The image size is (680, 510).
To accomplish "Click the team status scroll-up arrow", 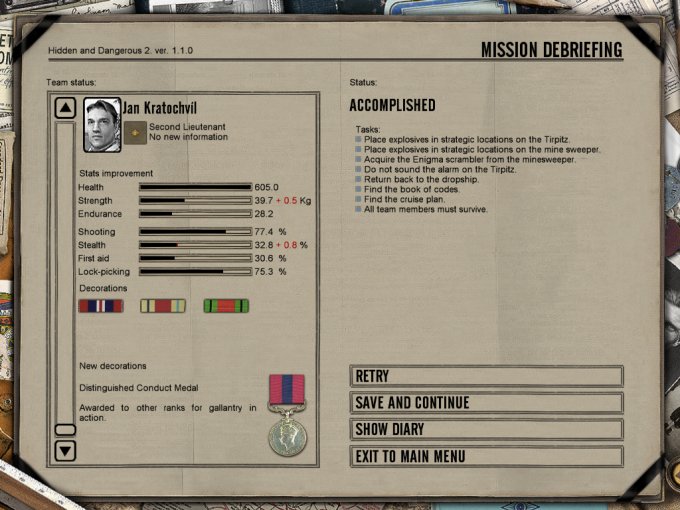I will pos(65,107).
